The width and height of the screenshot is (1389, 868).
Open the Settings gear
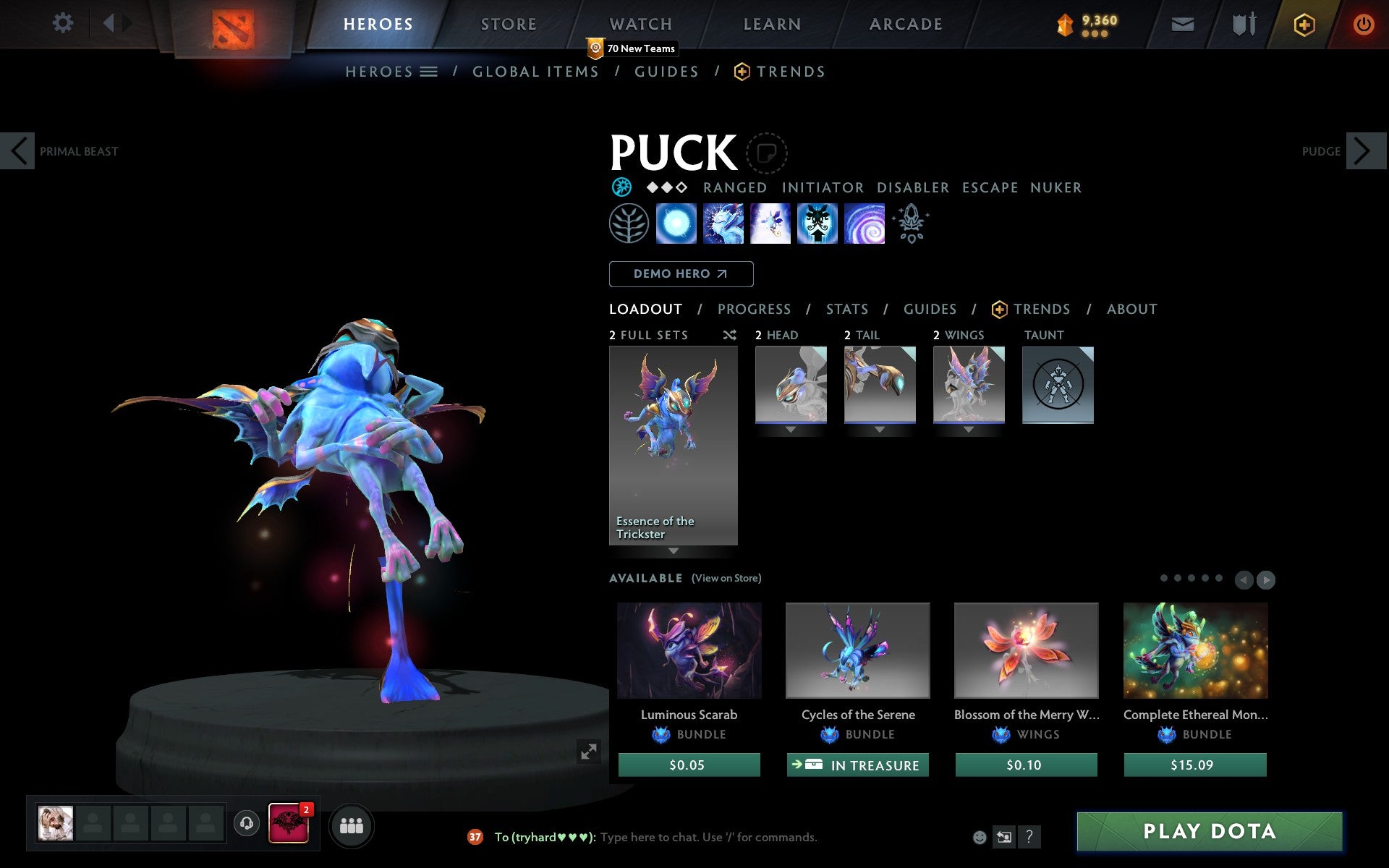pos(64,23)
